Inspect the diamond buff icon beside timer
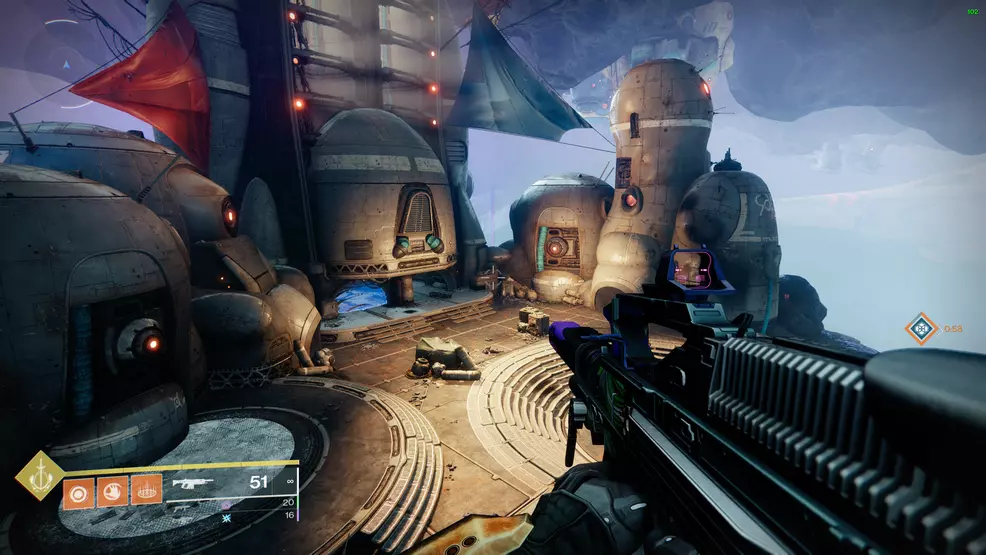 pyautogui.click(x=920, y=328)
